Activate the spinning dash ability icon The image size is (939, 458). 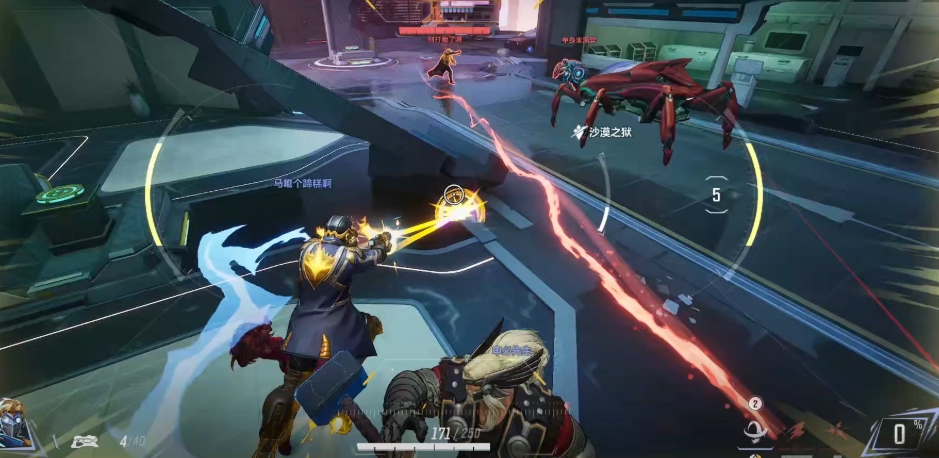point(755,431)
